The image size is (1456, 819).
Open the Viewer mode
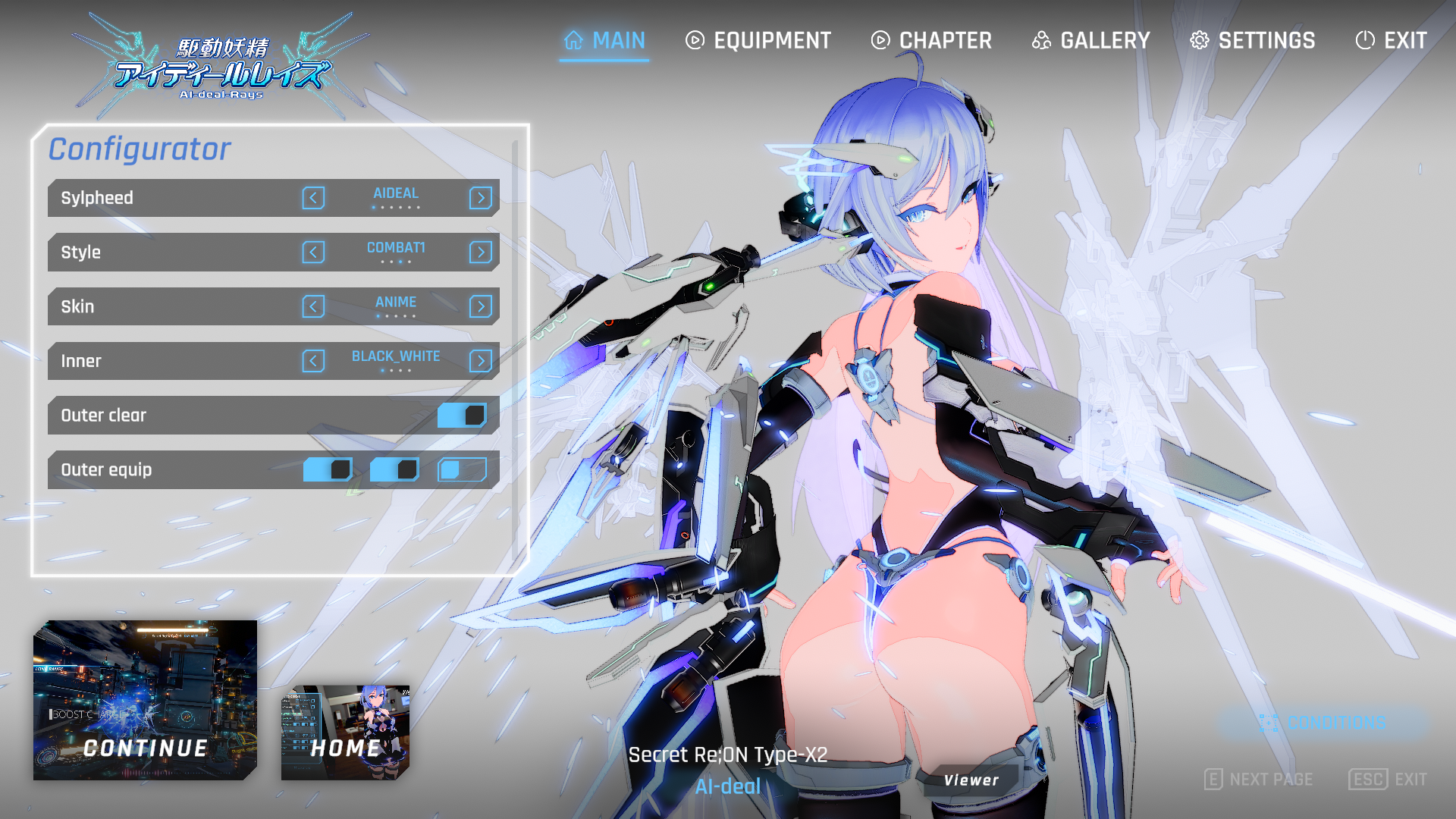click(x=971, y=780)
